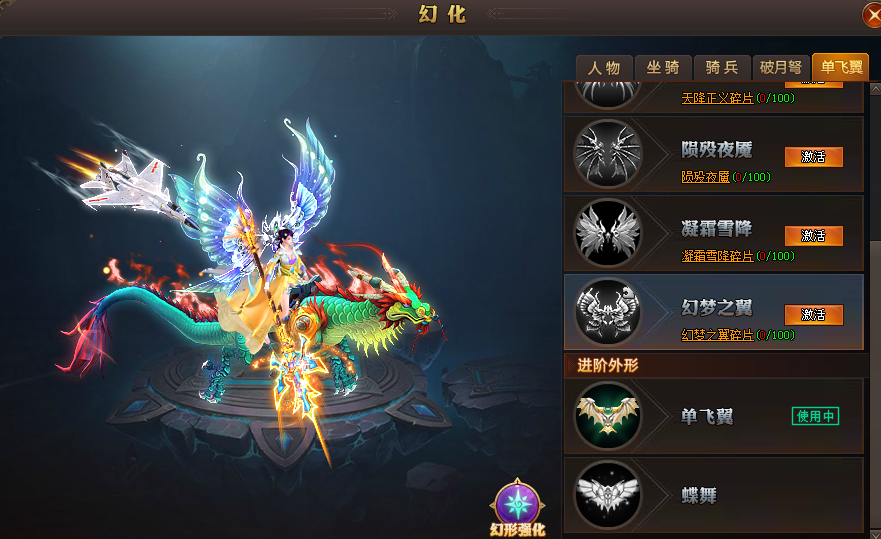Close the 幻化 window
The image size is (881, 539).
[871, 15]
